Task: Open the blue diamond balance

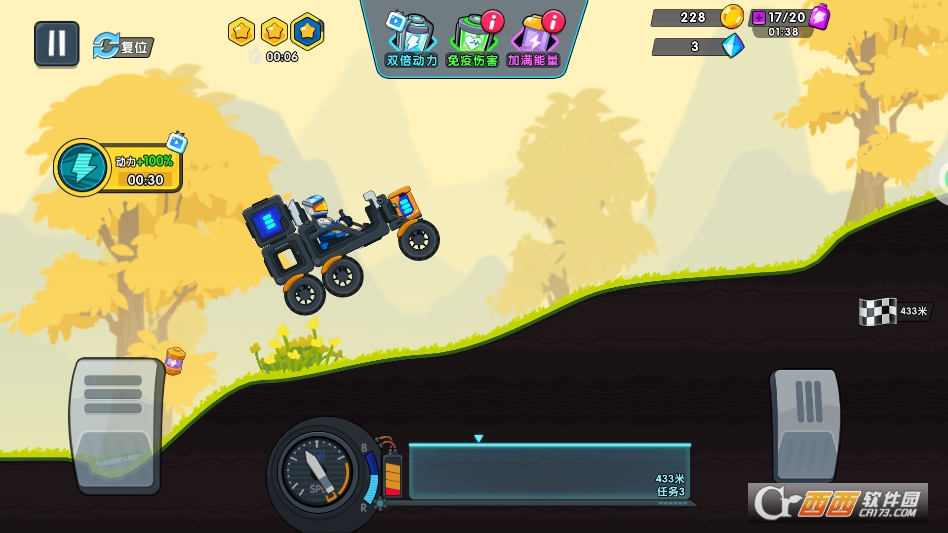Action: click(x=697, y=46)
